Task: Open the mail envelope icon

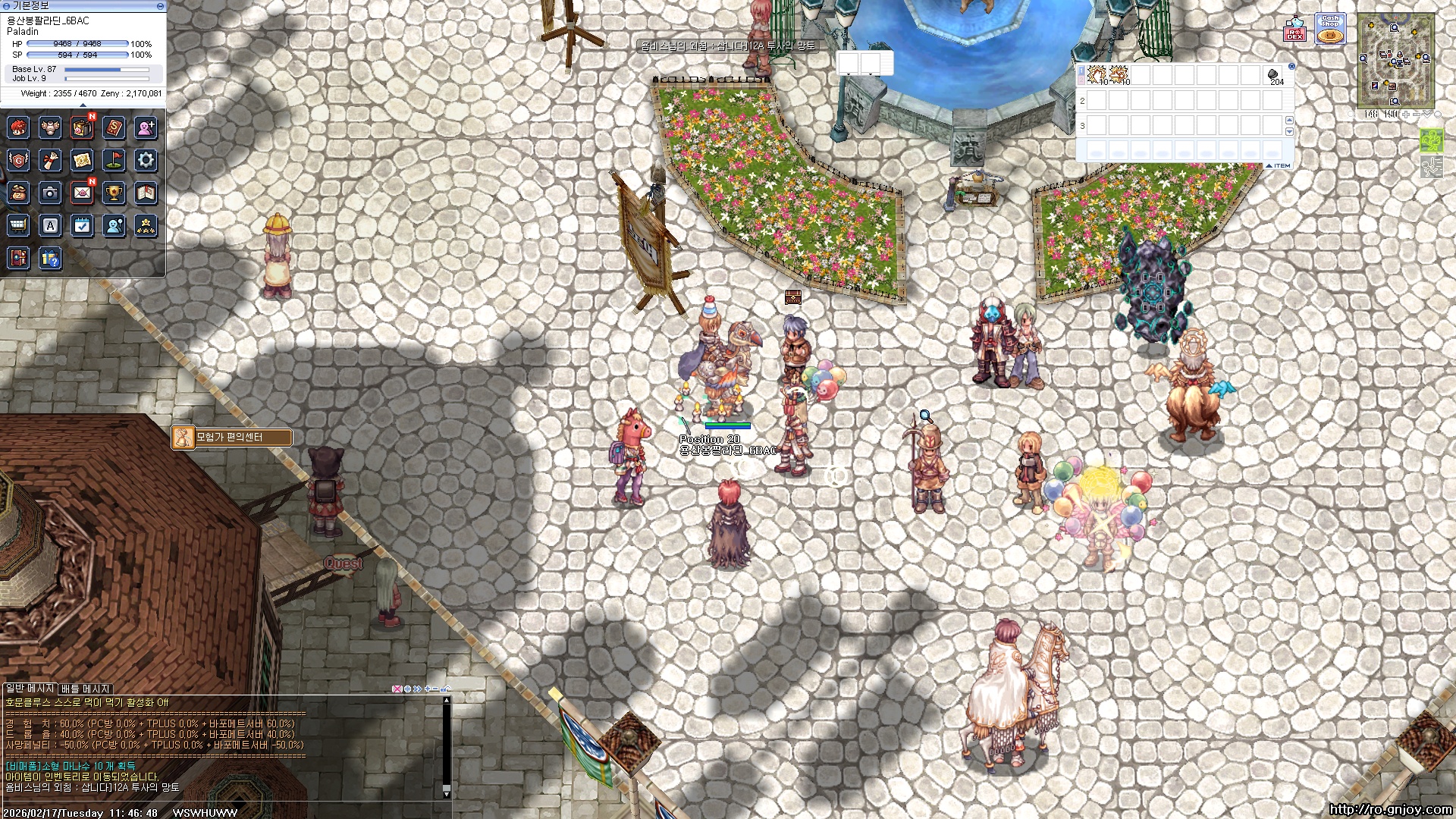Action: (82, 193)
